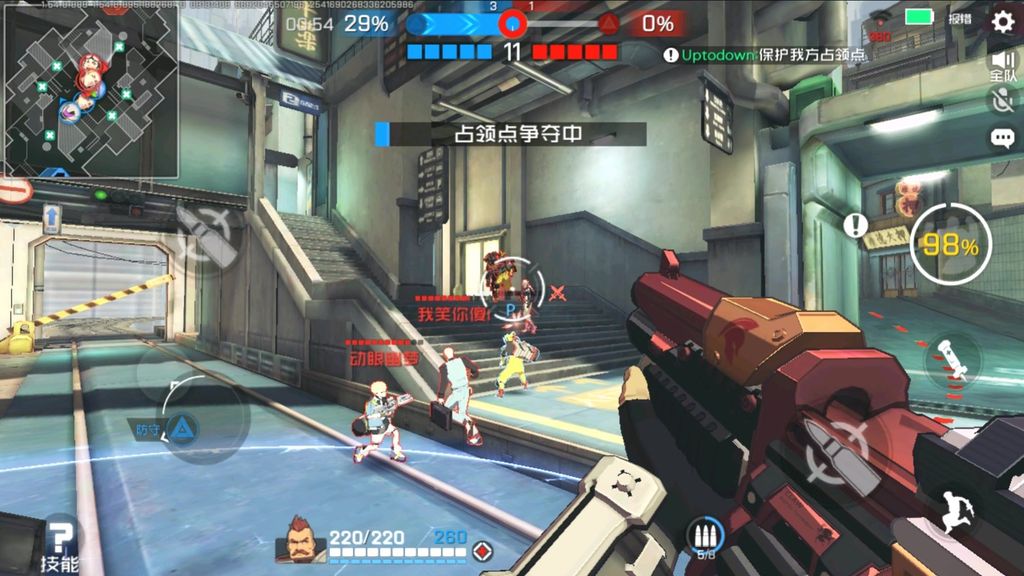Image resolution: width=1024 pixels, height=576 pixels.
Task: Open the settings gear menu
Action: [1002, 21]
